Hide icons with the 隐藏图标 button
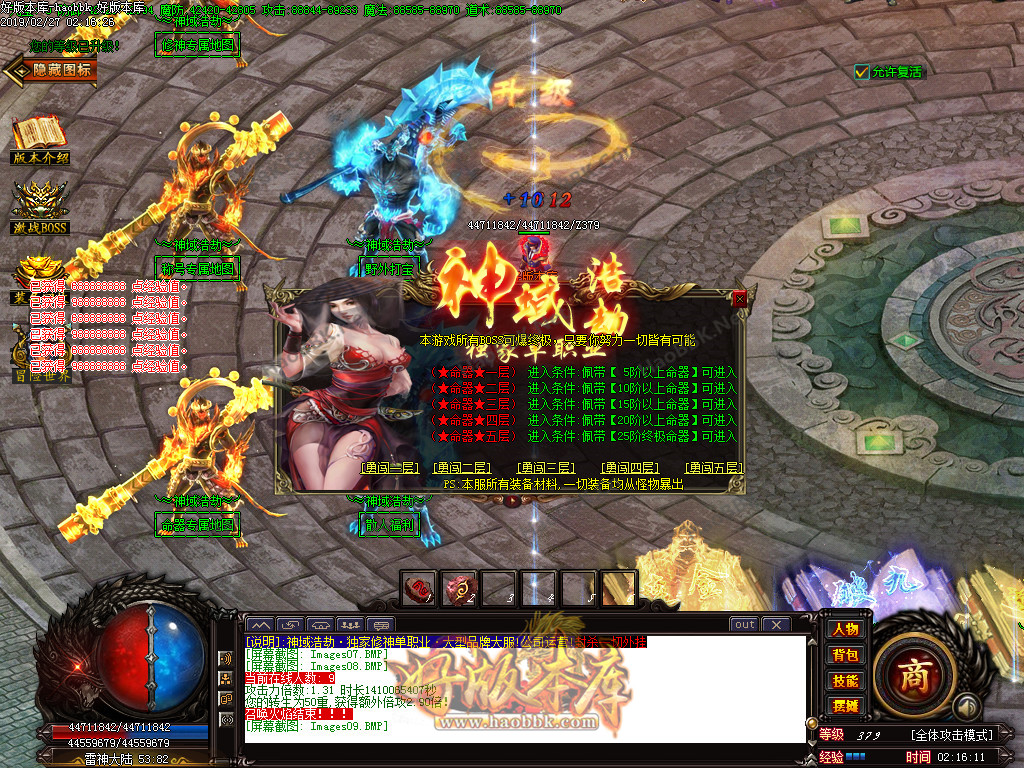The height and width of the screenshot is (768, 1024). (52, 70)
